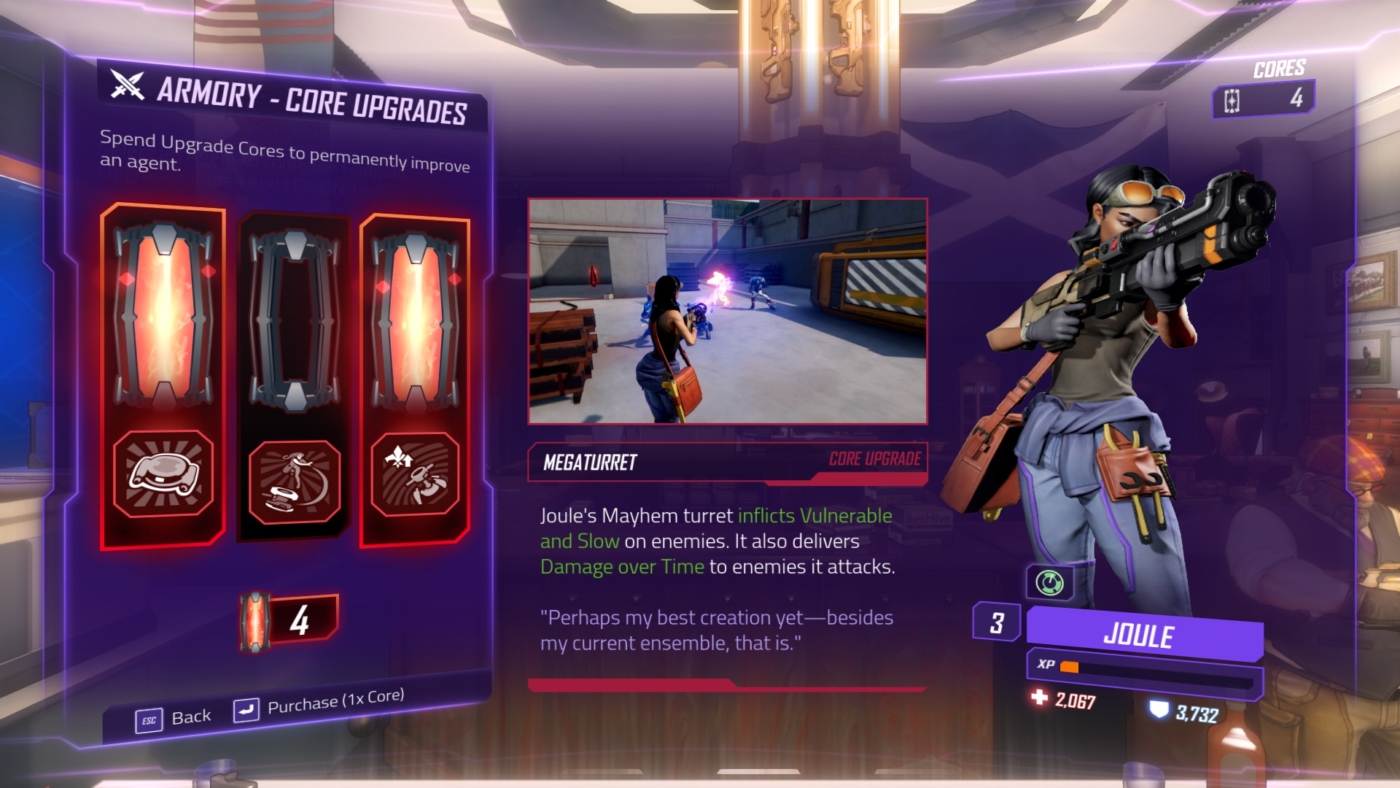Select the middle thrust-dash ability upgrade icon
The height and width of the screenshot is (788, 1400).
click(291, 483)
